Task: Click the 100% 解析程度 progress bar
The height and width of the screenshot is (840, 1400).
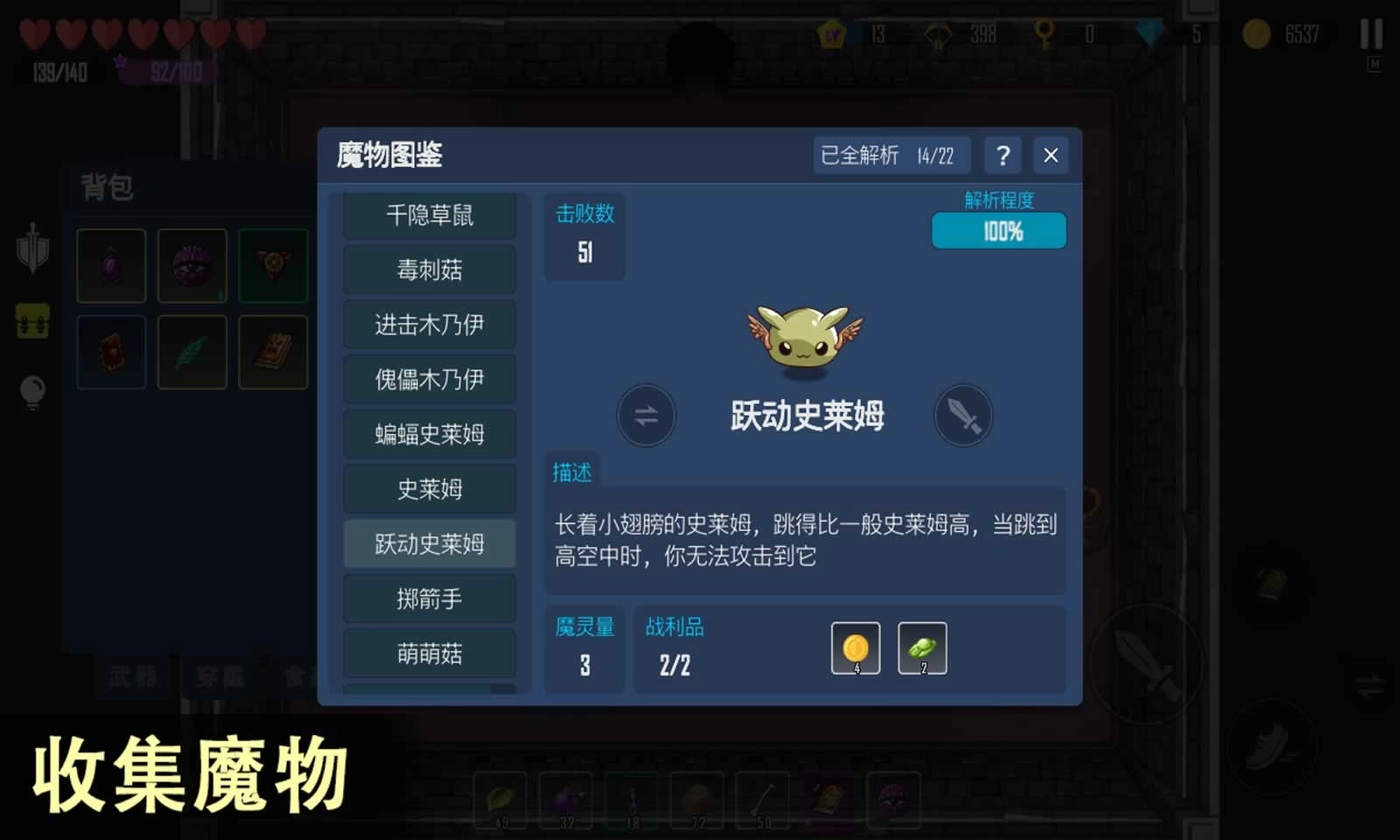Action: click(999, 231)
